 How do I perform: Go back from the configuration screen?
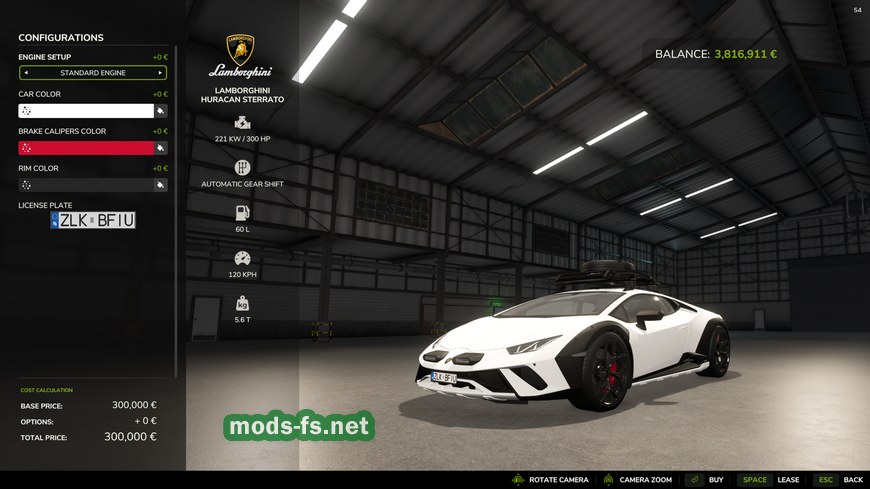click(839, 480)
